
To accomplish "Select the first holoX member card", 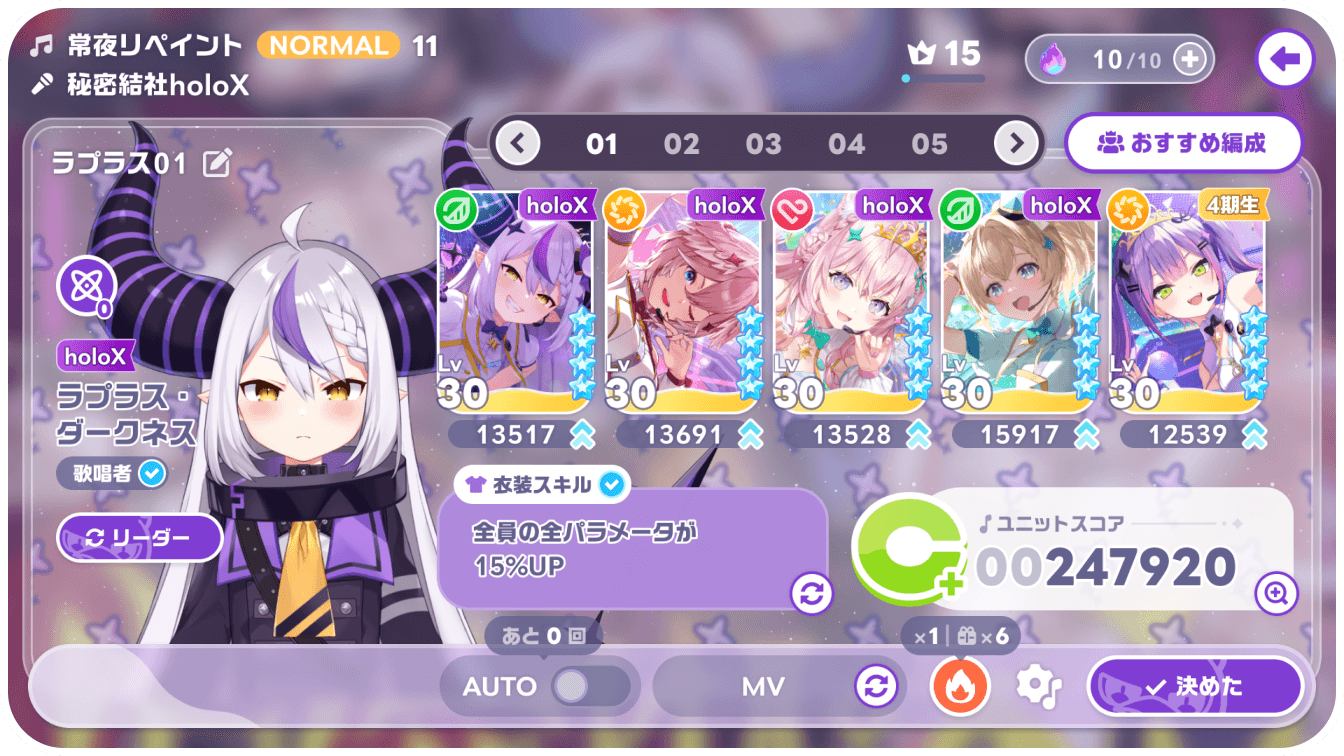I will [512, 300].
